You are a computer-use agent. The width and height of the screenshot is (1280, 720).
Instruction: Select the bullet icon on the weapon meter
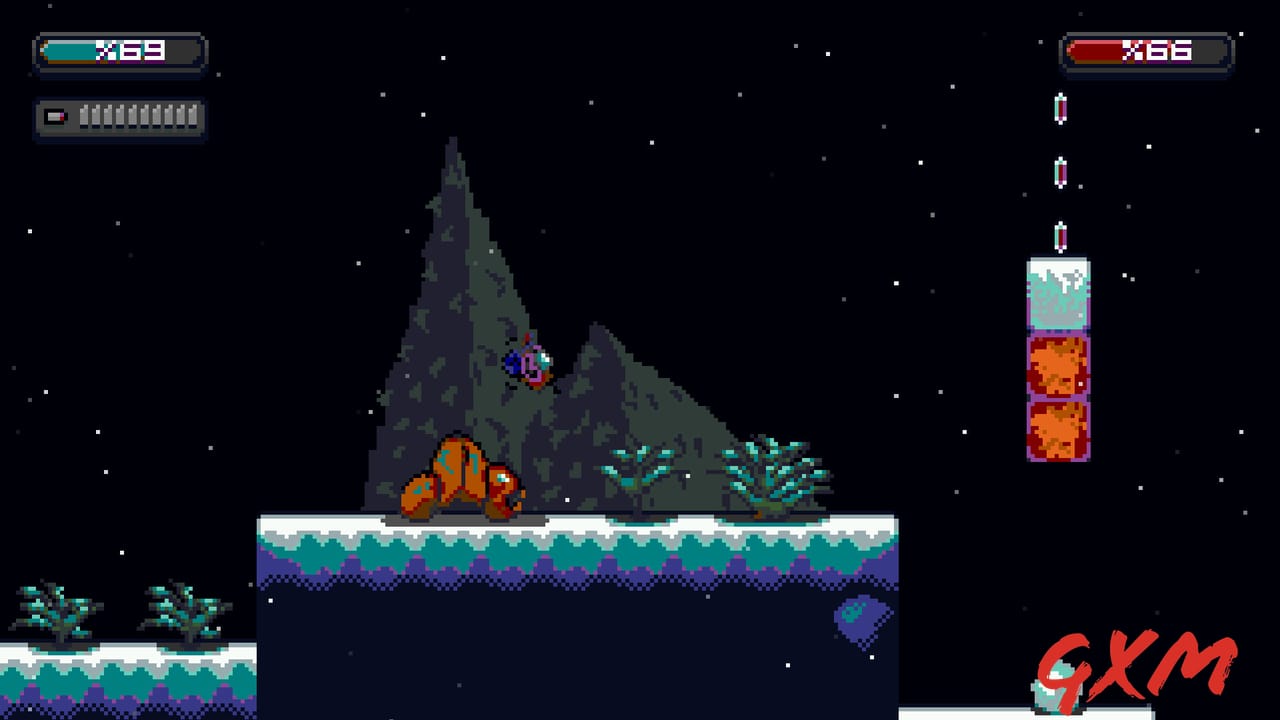coord(54,118)
